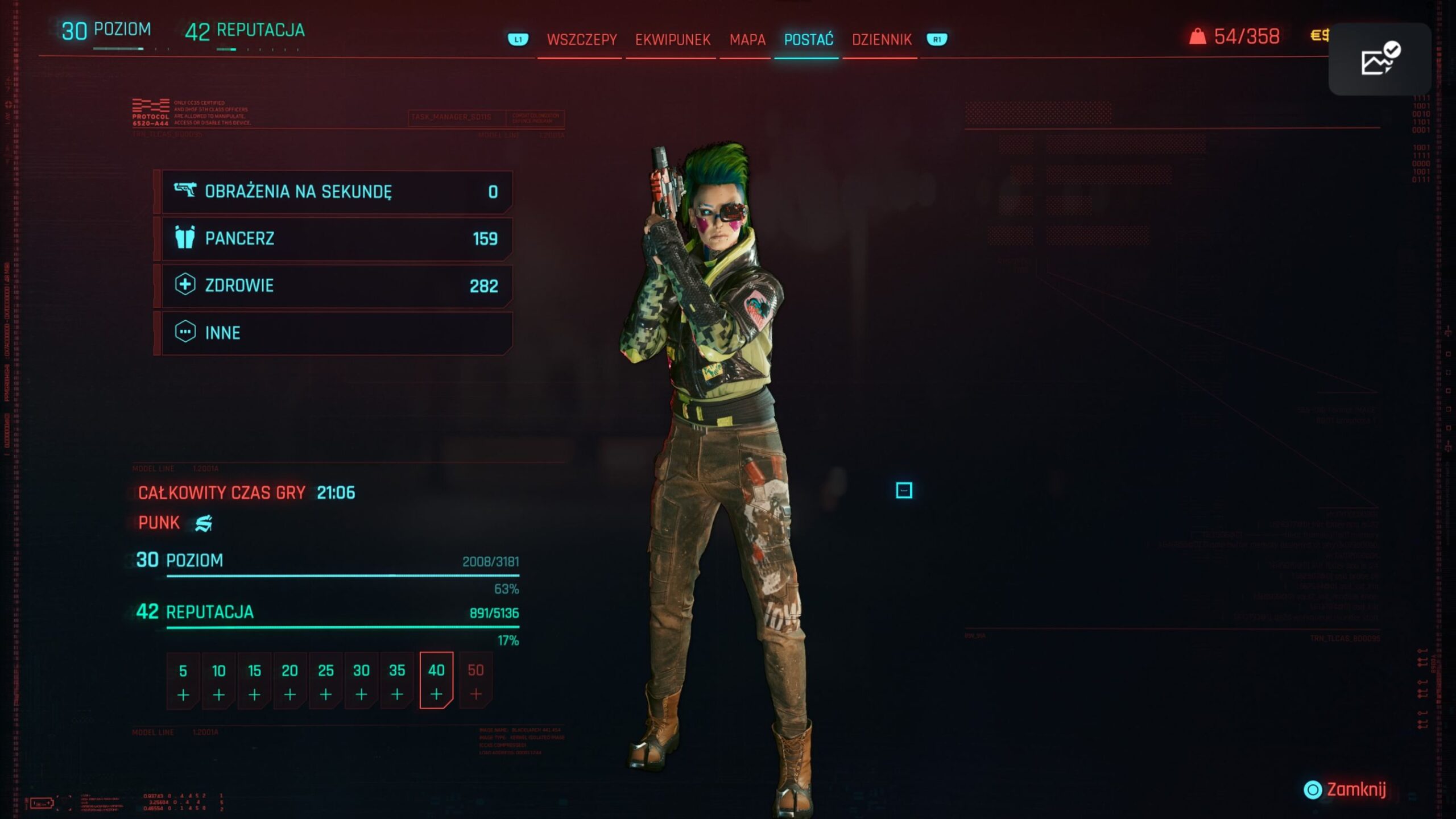Open the DZIENNIK tab

[x=881, y=40]
